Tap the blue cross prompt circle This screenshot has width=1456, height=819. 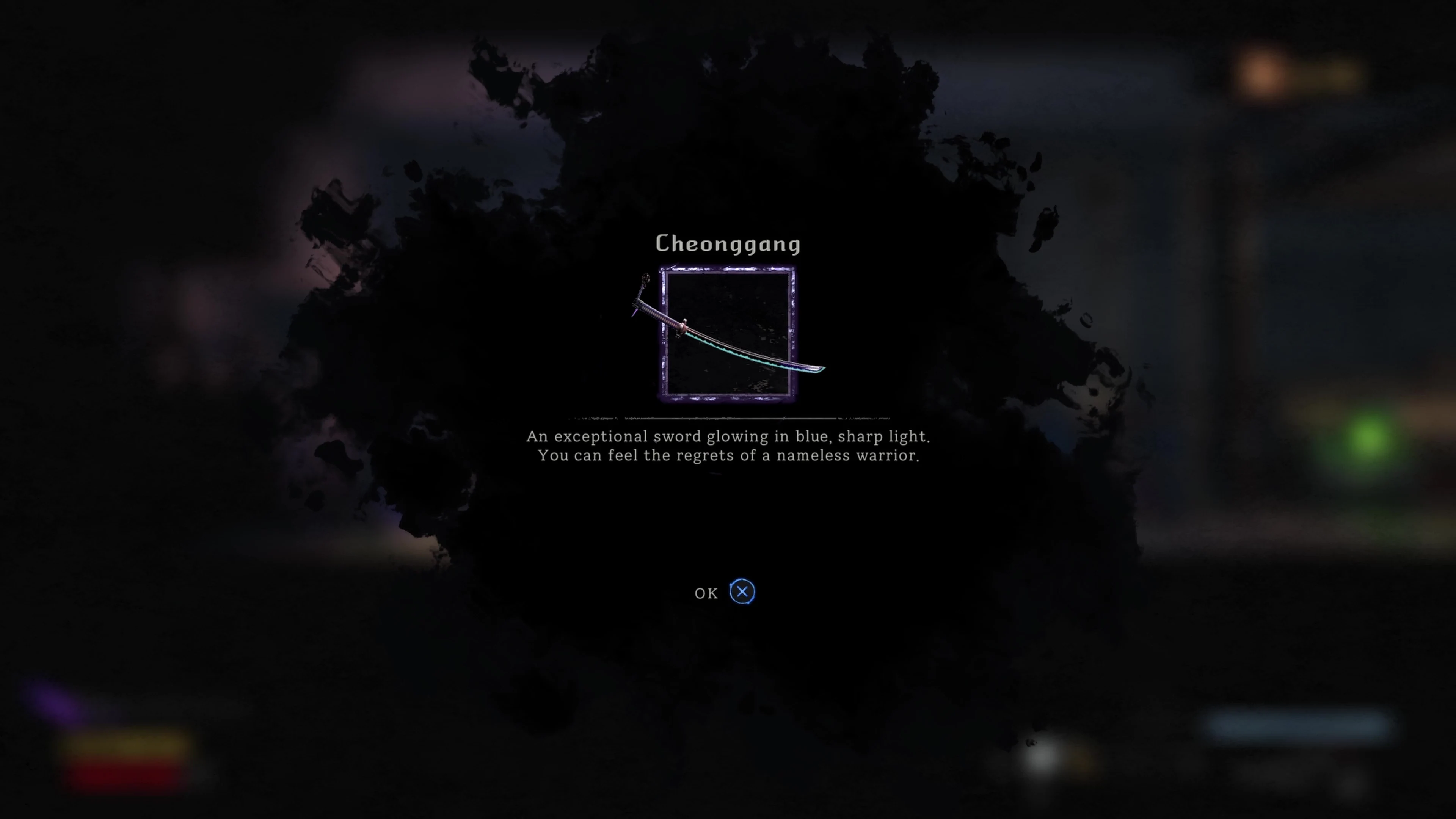[x=742, y=591]
